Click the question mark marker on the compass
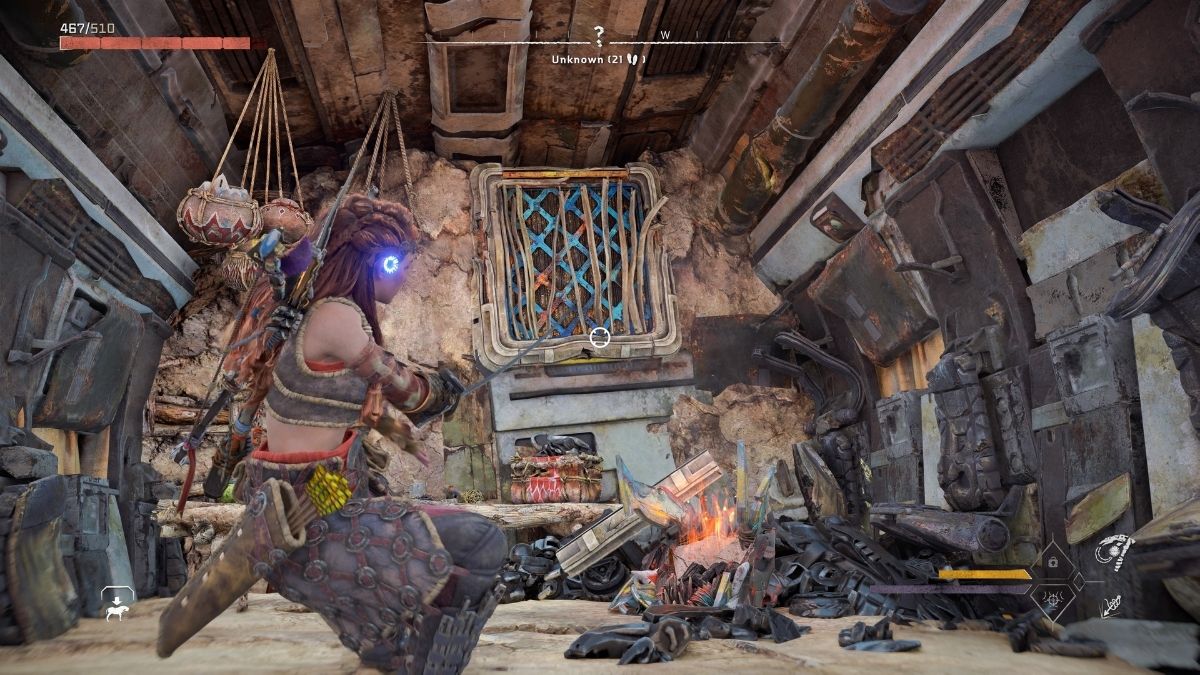 (x=598, y=37)
